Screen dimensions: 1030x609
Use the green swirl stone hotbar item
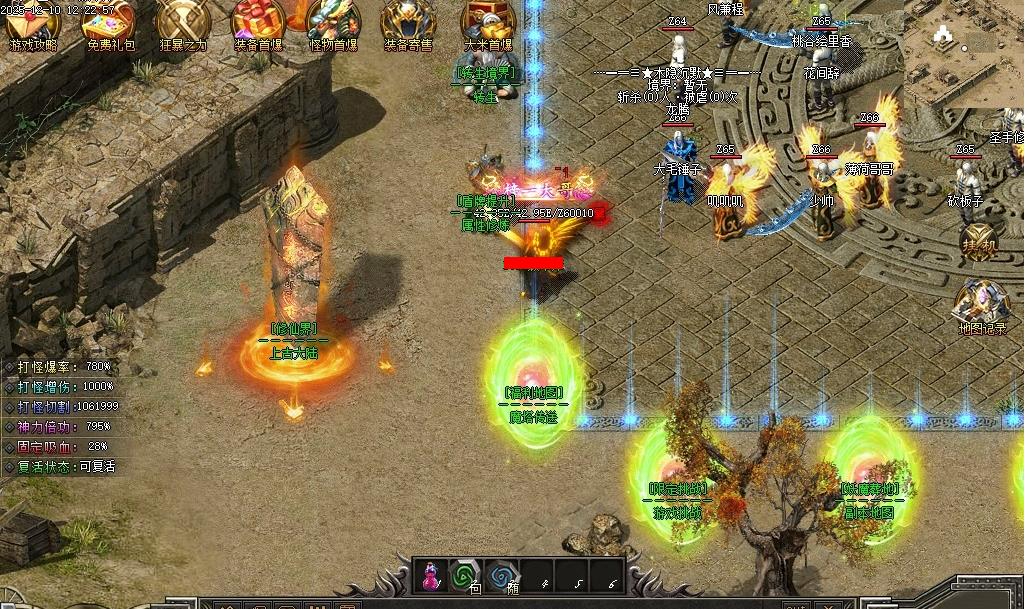(x=465, y=575)
